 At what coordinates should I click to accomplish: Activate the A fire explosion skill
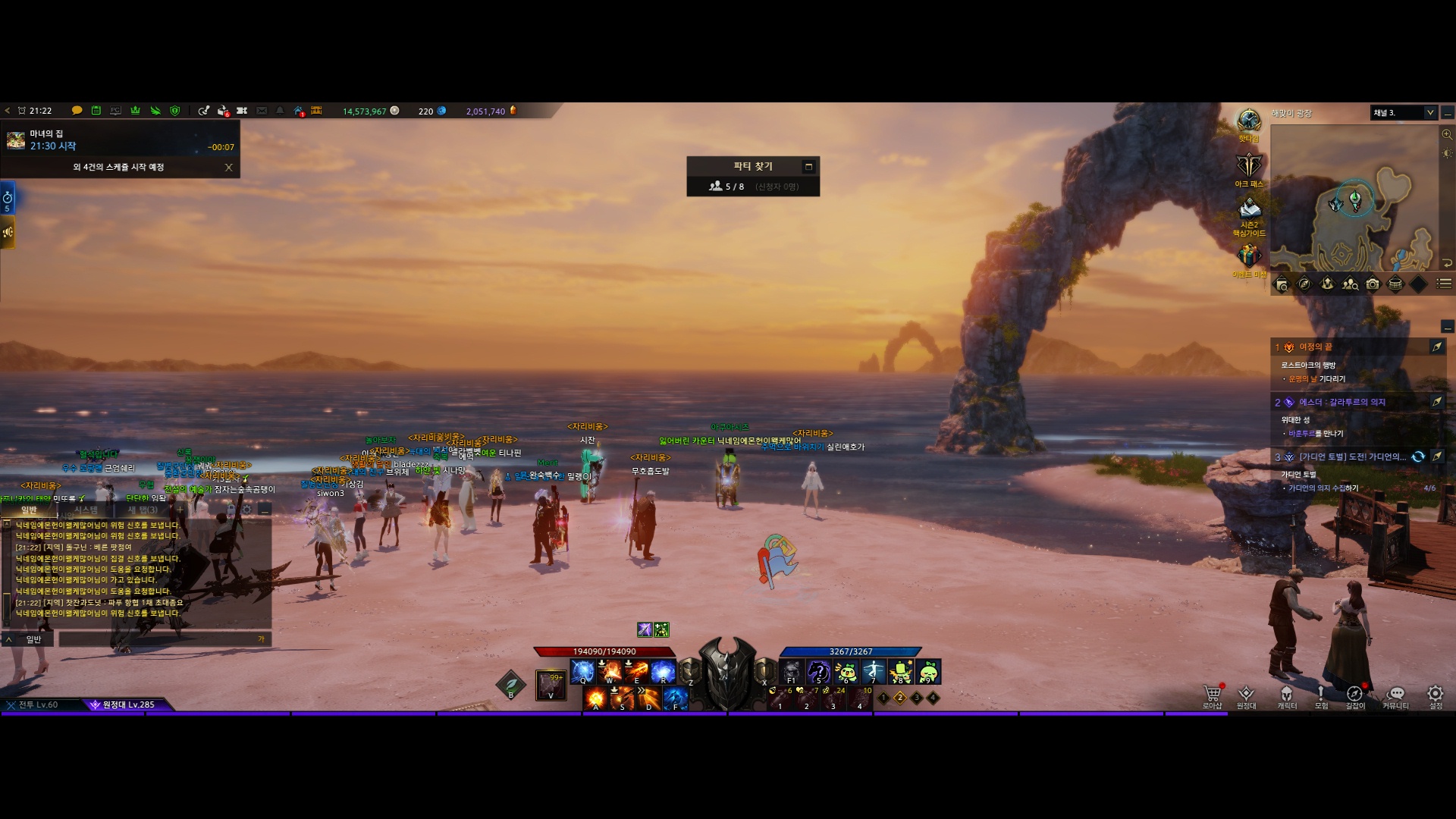[x=596, y=698]
